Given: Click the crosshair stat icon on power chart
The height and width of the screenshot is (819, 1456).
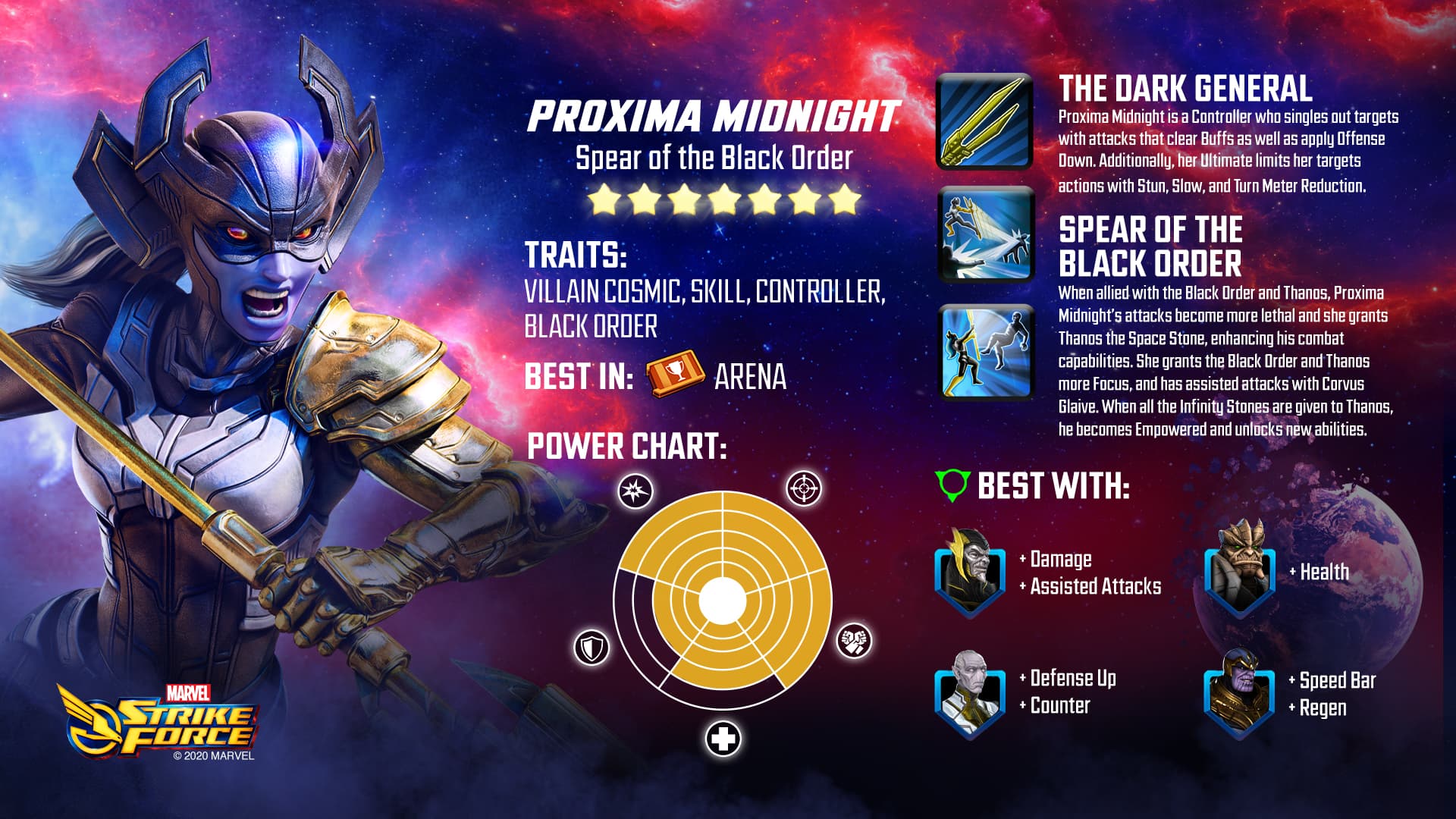Looking at the screenshot, I should pos(803,488).
